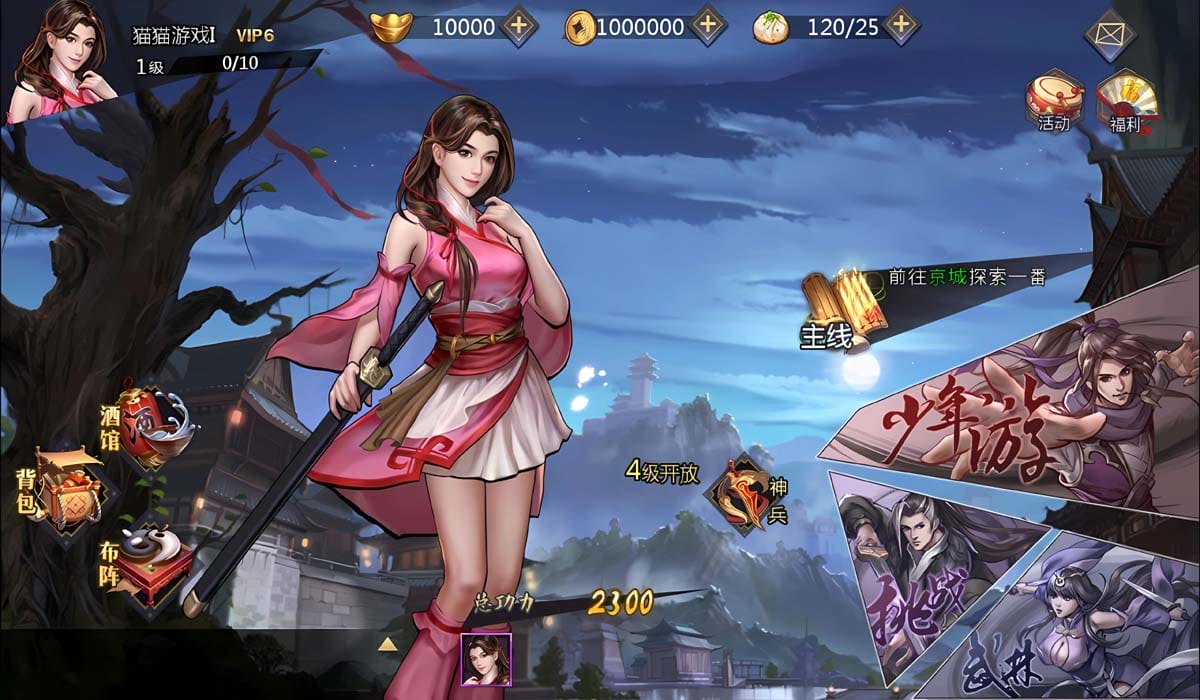
Task: Open the 神兵 weapons icon
Action: point(747,493)
